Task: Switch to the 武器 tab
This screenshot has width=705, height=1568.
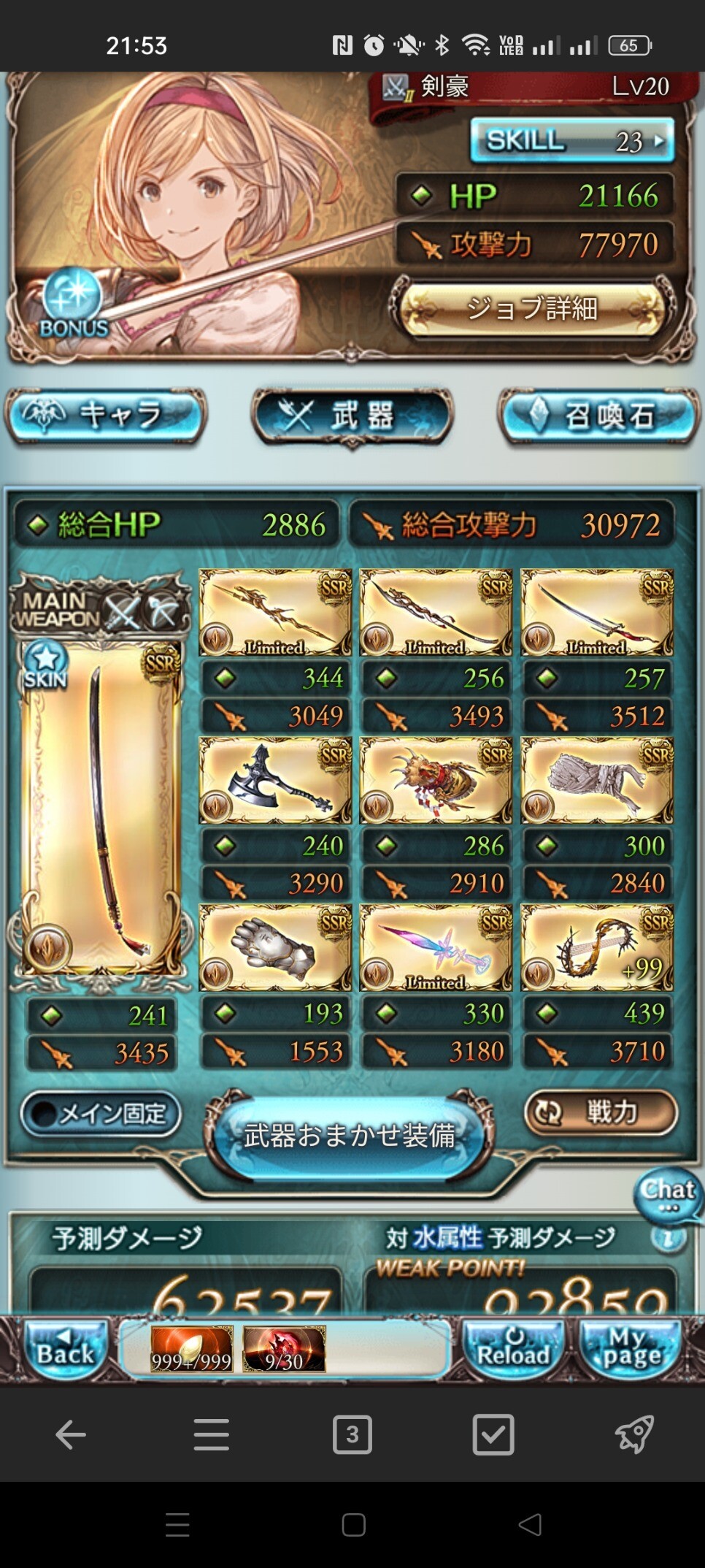Action: tap(352, 416)
